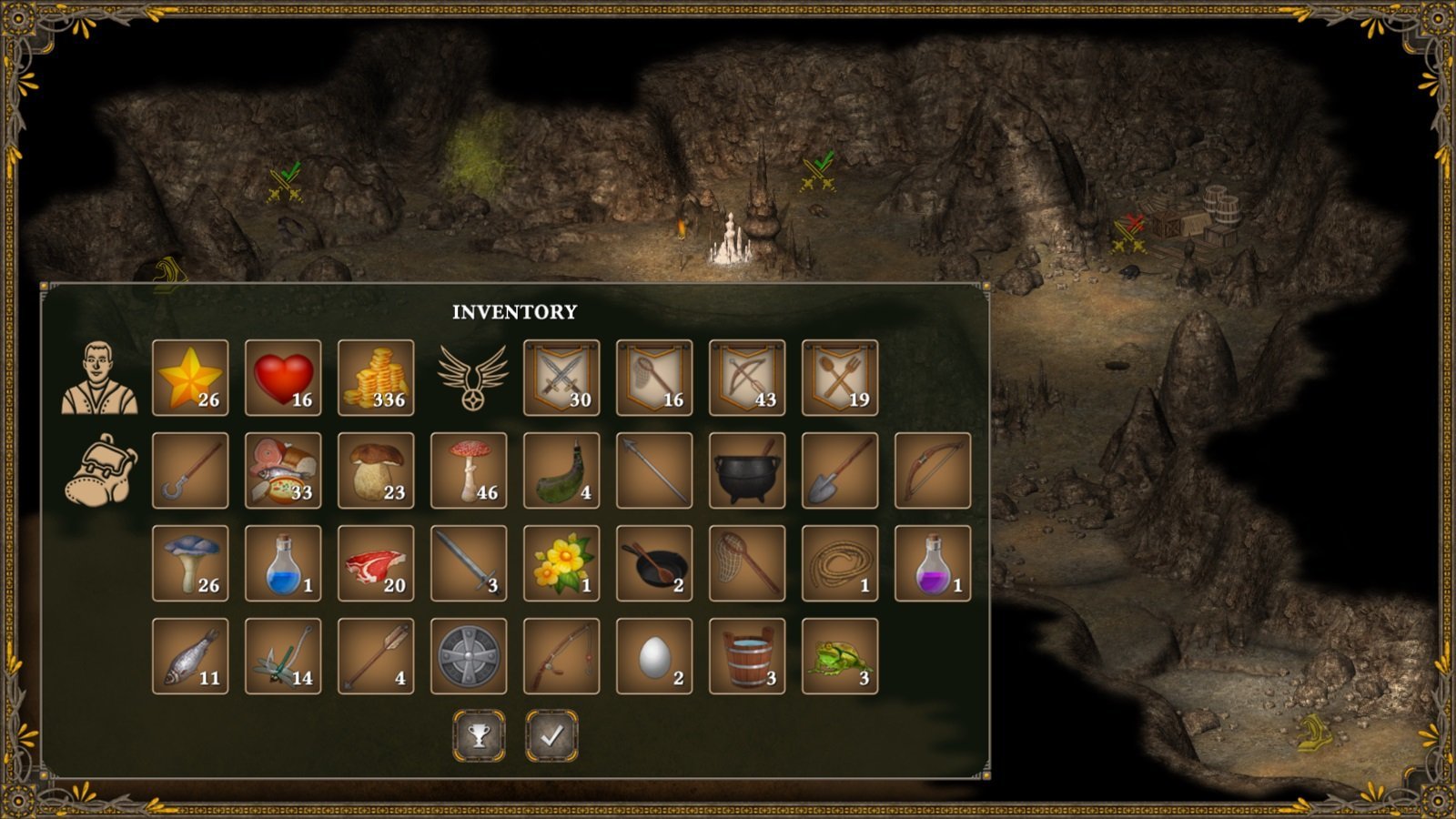Select the shovel item slot
This screenshot has width=1456, height=819.
click(x=840, y=470)
